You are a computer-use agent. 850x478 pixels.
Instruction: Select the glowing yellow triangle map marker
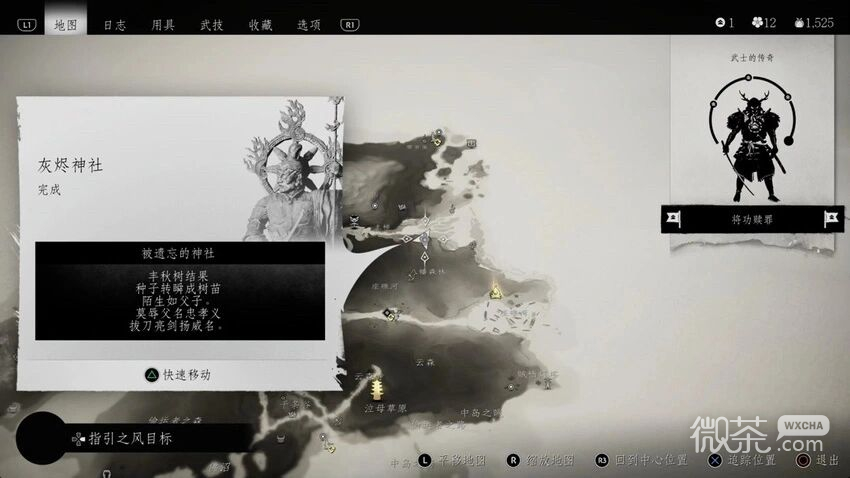pyautogui.click(x=495, y=291)
